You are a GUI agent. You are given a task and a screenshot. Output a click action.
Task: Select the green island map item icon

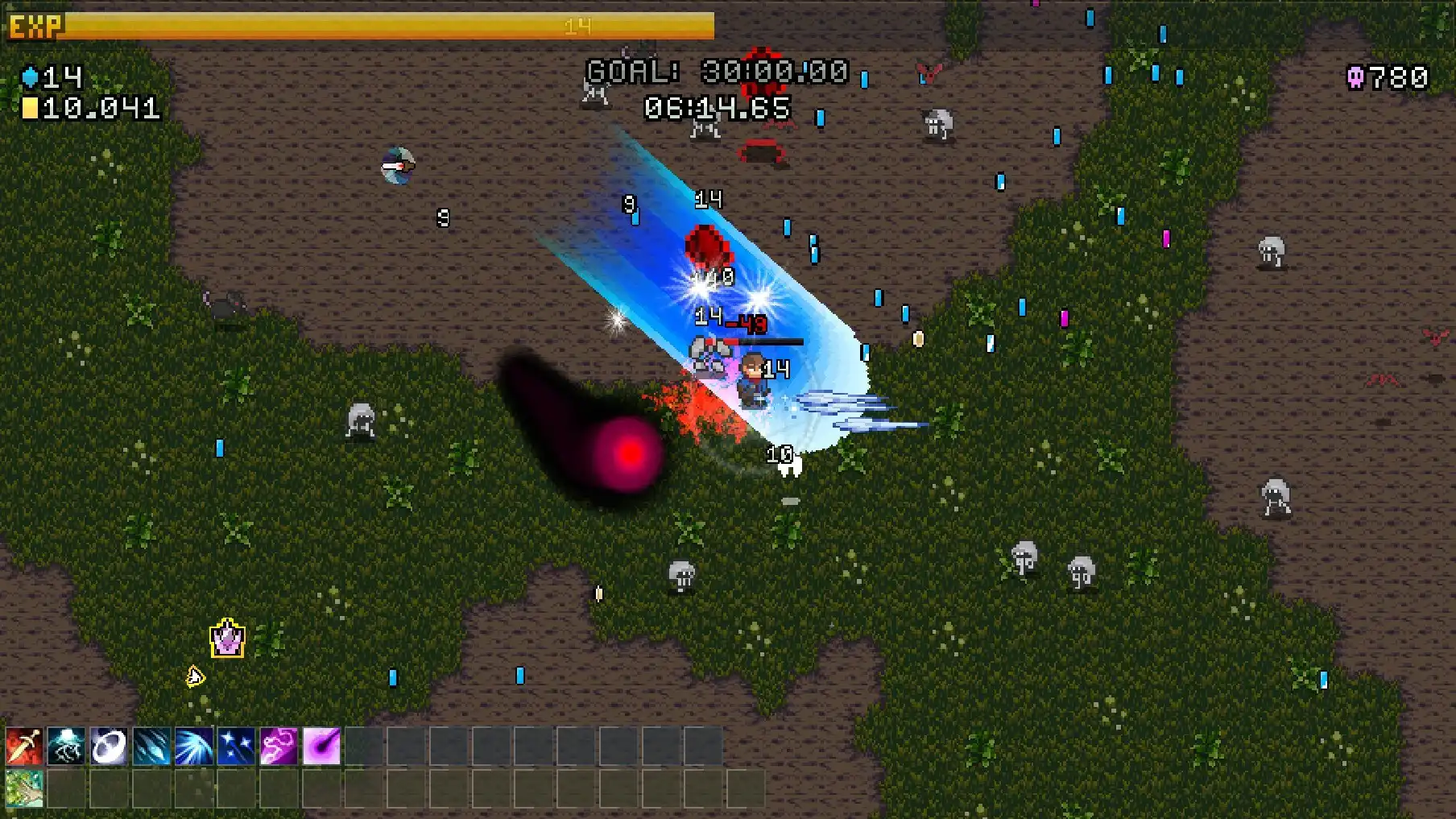pyautogui.click(x=23, y=789)
